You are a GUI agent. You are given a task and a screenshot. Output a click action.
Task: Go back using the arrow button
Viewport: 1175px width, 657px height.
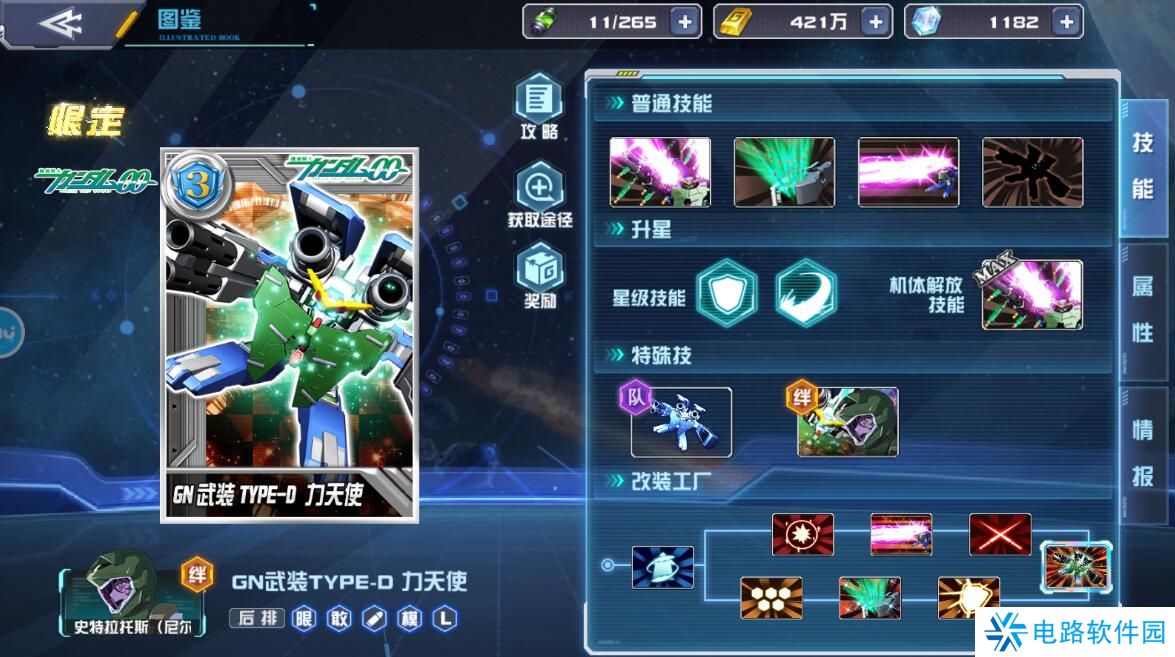point(60,23)
